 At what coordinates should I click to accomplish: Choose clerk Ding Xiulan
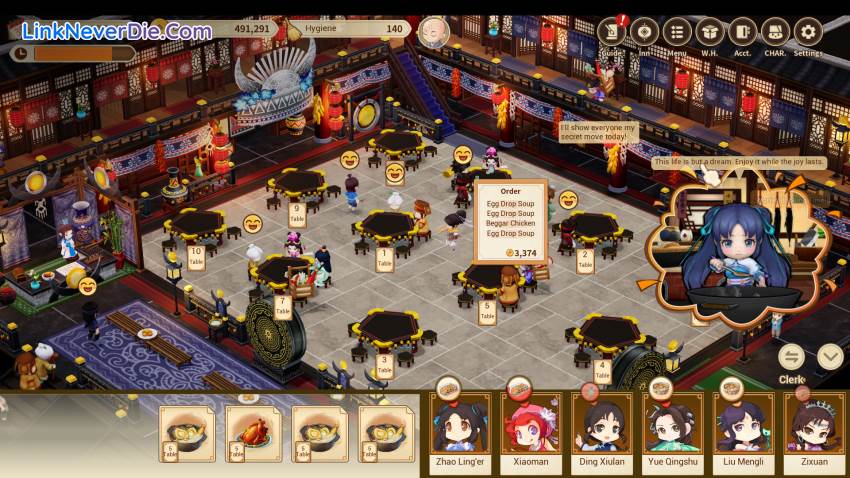click(602, 426)
